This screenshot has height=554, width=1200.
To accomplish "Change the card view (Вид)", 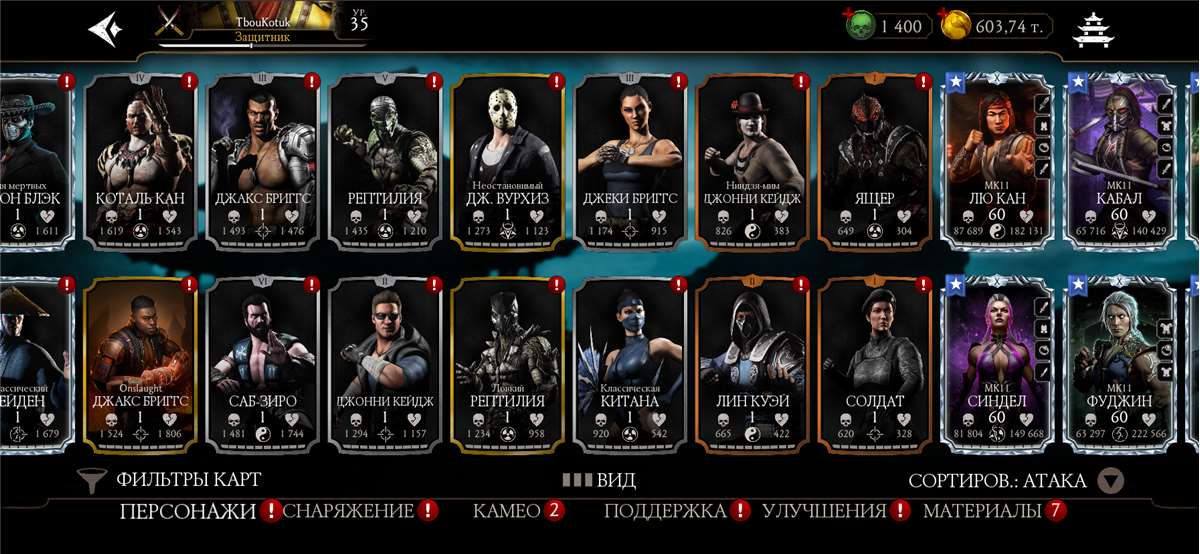I will pos(599,480).
